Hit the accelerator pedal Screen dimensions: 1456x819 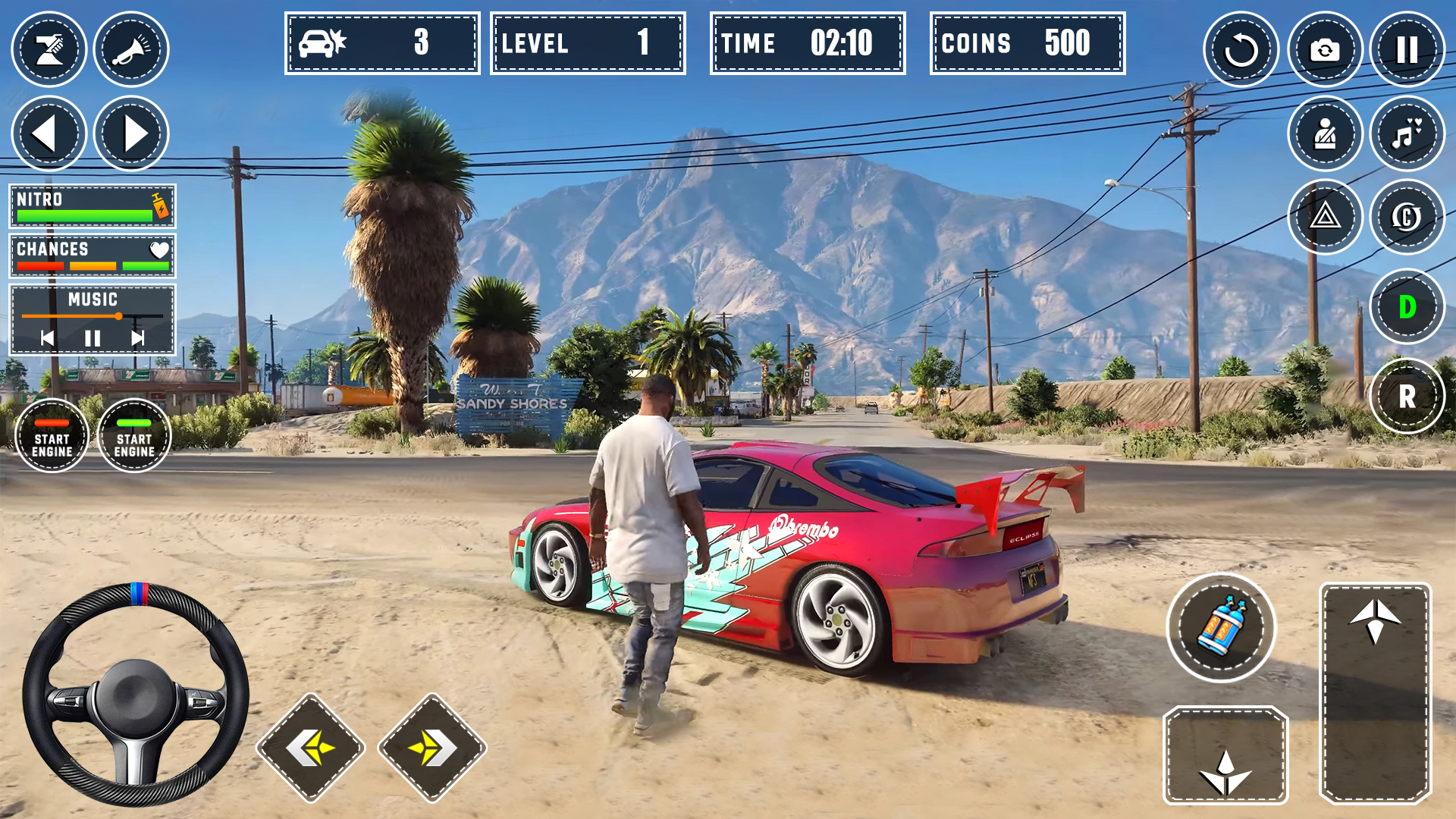[1375, 692]
